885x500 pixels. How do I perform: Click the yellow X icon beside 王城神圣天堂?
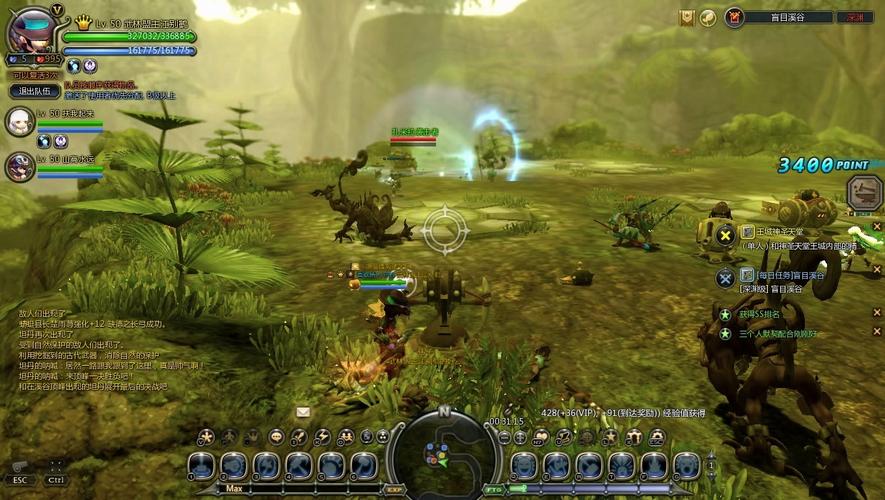click(726, 236)
